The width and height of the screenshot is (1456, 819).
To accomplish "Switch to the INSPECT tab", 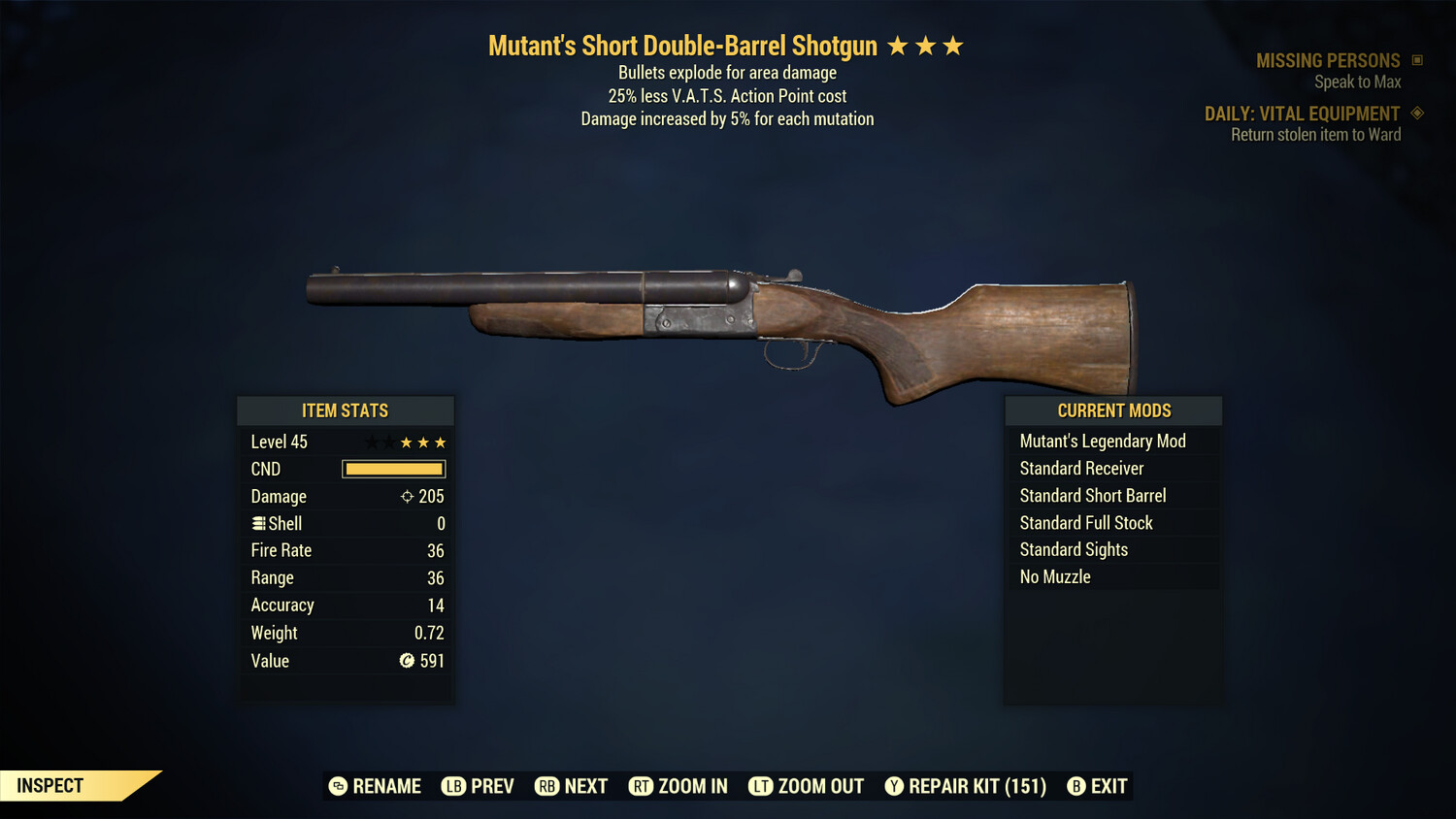I will point(50,785).
